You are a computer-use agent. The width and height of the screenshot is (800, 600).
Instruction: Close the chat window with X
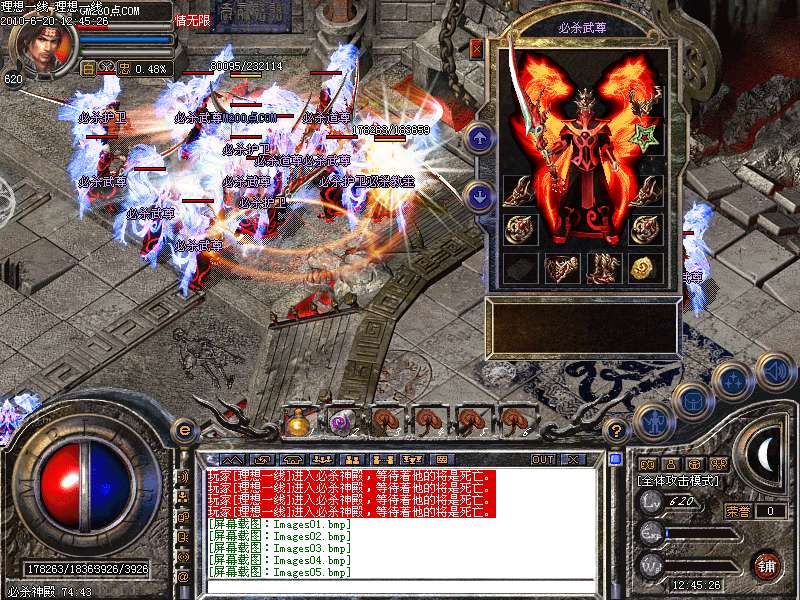pos(573,459)
